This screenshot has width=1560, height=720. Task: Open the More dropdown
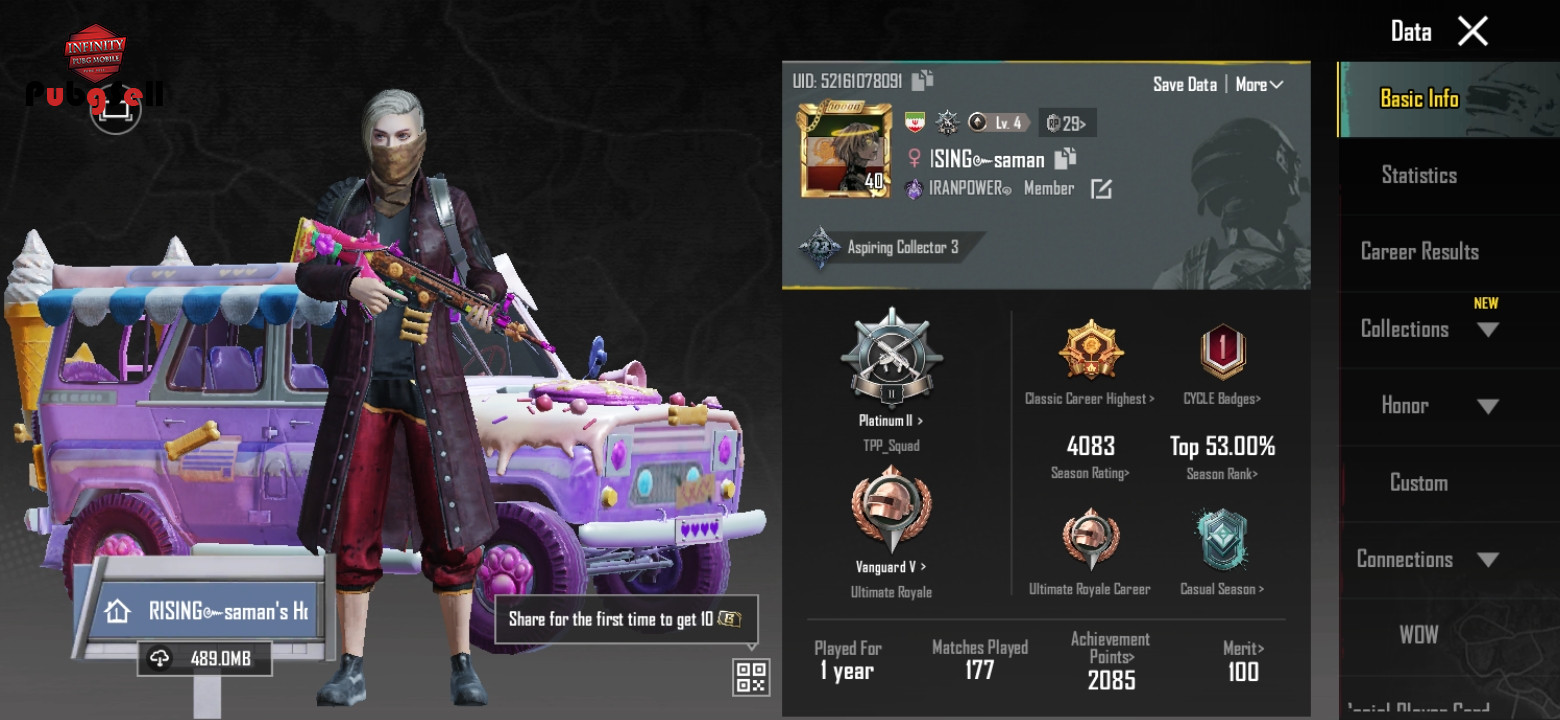point(1258,85)
